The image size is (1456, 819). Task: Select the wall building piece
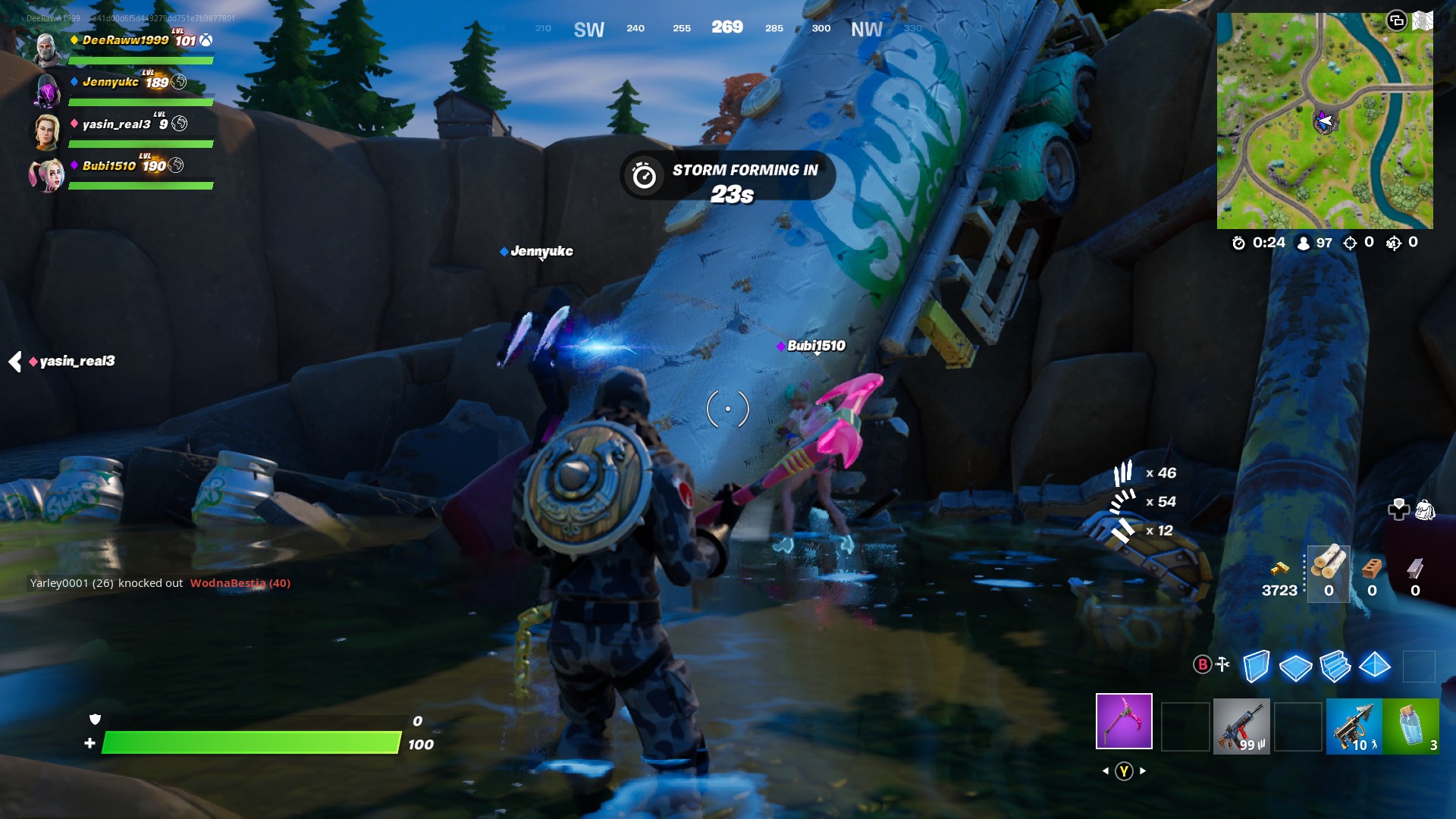[x=1256, y=667]
